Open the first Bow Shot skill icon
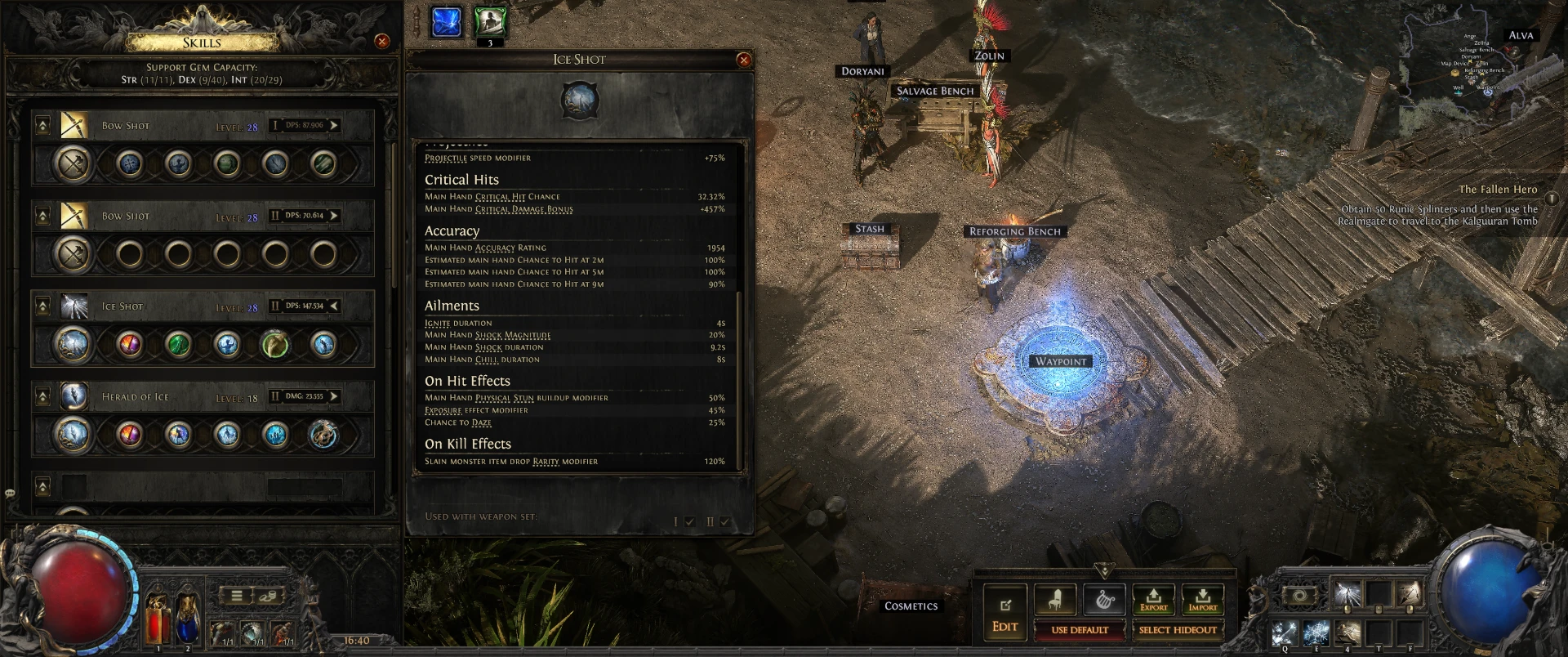Viewport: 1568px width, 657px height. point(76,125)
